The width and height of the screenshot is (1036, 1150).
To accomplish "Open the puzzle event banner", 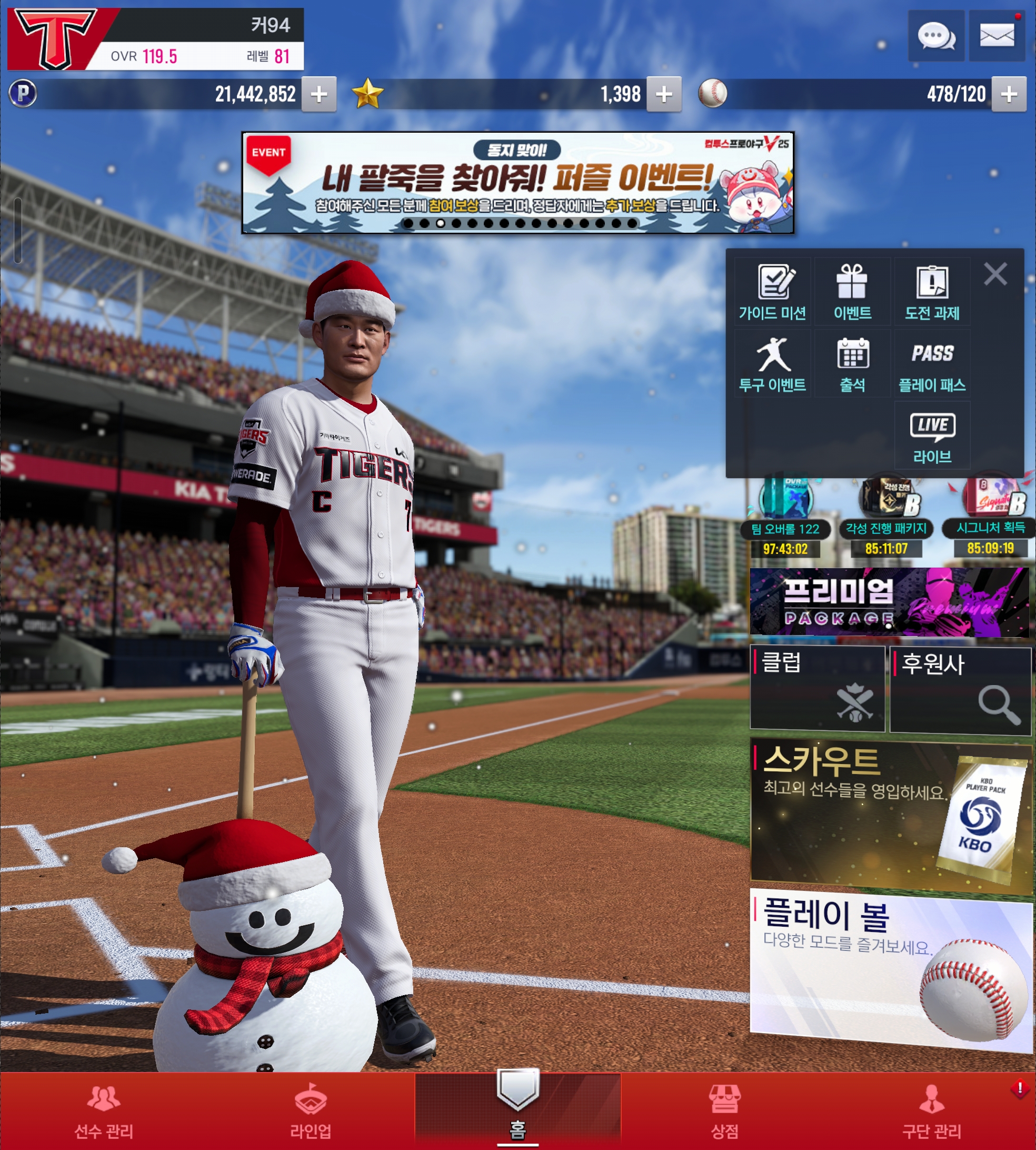I will [517, 183].
